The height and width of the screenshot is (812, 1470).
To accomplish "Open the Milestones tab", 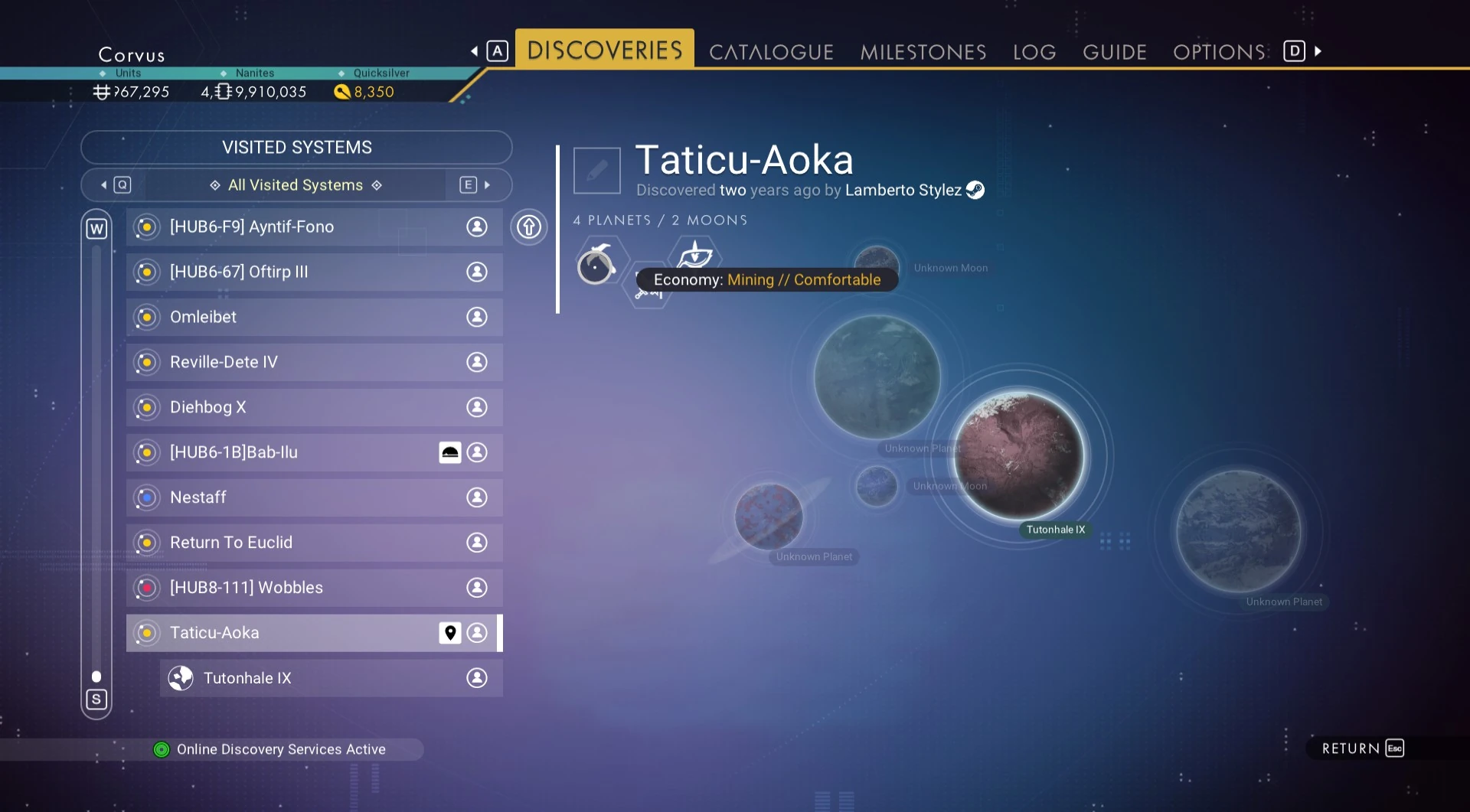I will pyautogui.click(x=923, y=52).
